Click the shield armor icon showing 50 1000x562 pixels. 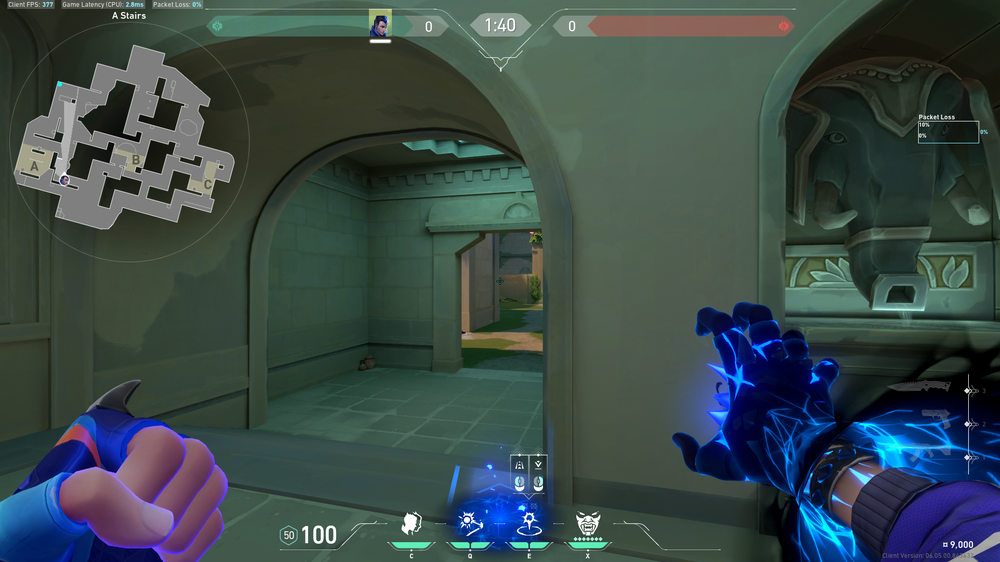tap(289, 536)
